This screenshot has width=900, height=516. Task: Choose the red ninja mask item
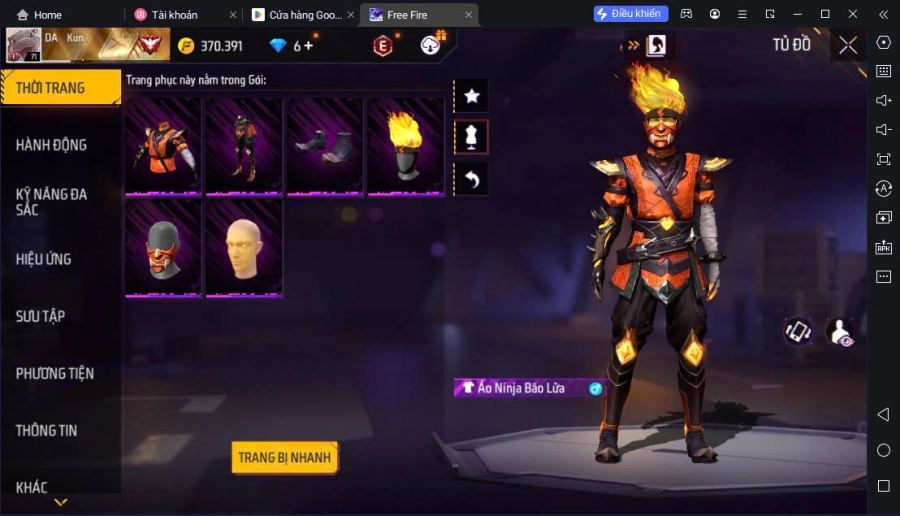pos(163,248)
